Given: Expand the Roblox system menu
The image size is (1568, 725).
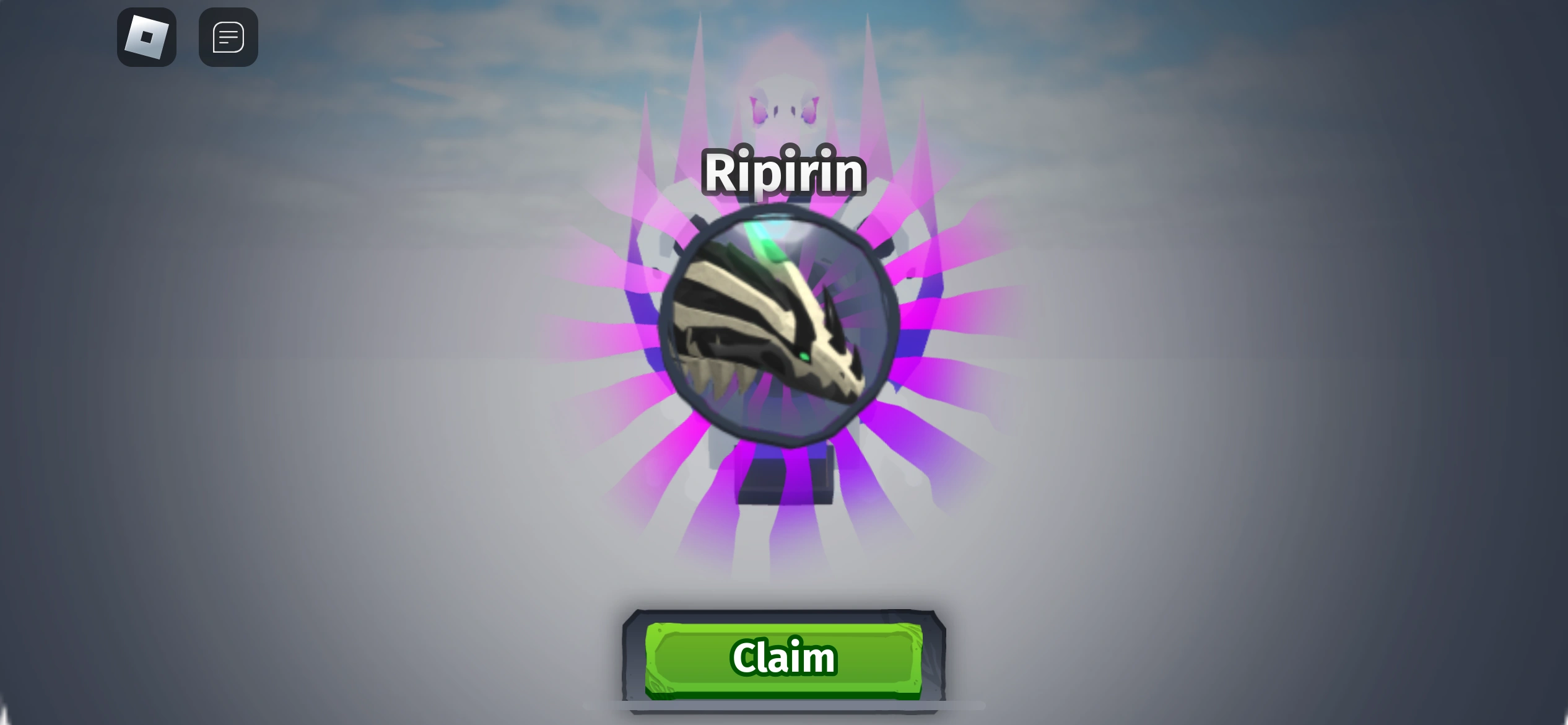Looking at the screenshot, I should point(147,37).
